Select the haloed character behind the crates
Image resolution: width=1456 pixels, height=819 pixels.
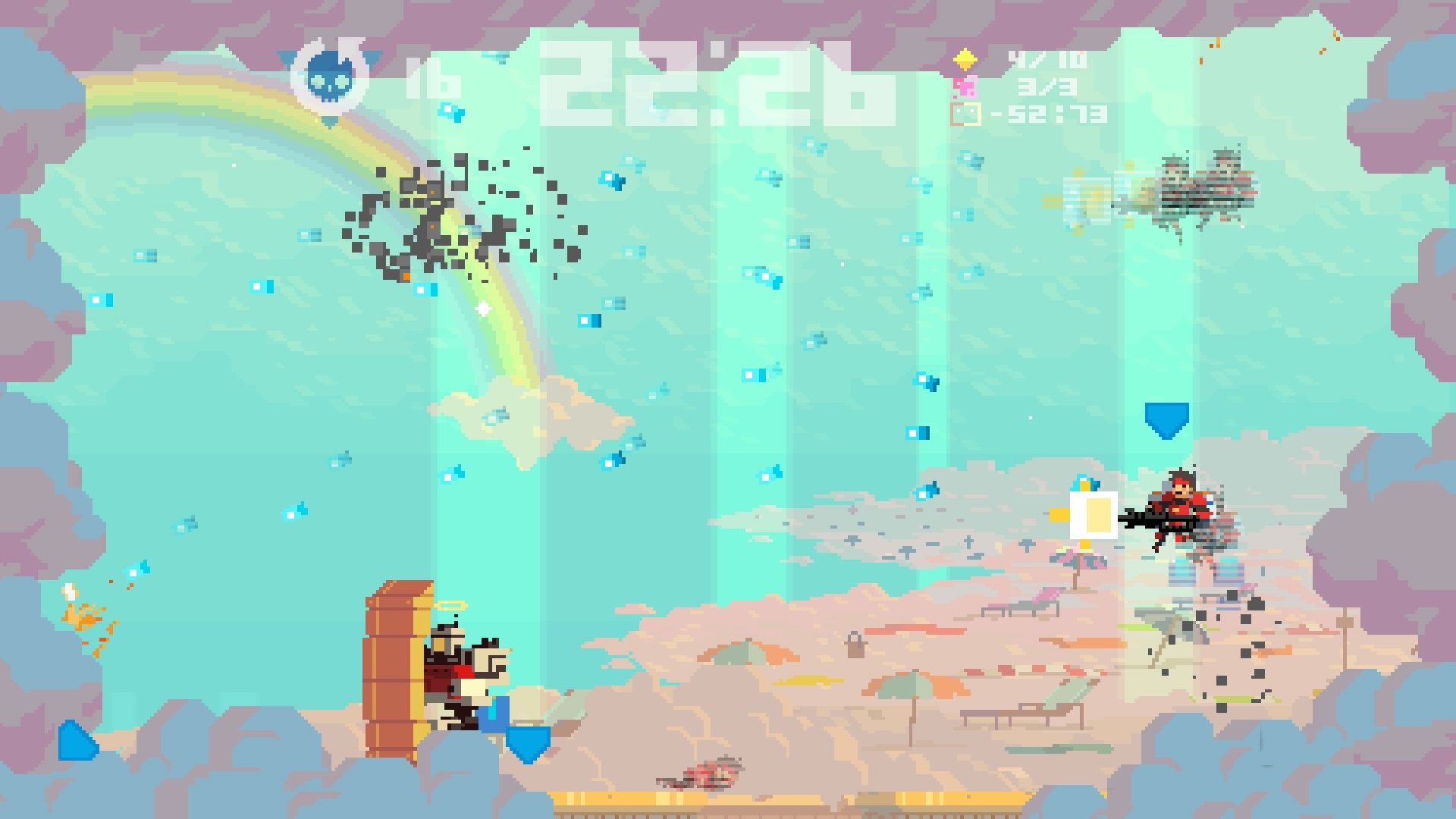point(455,675)
